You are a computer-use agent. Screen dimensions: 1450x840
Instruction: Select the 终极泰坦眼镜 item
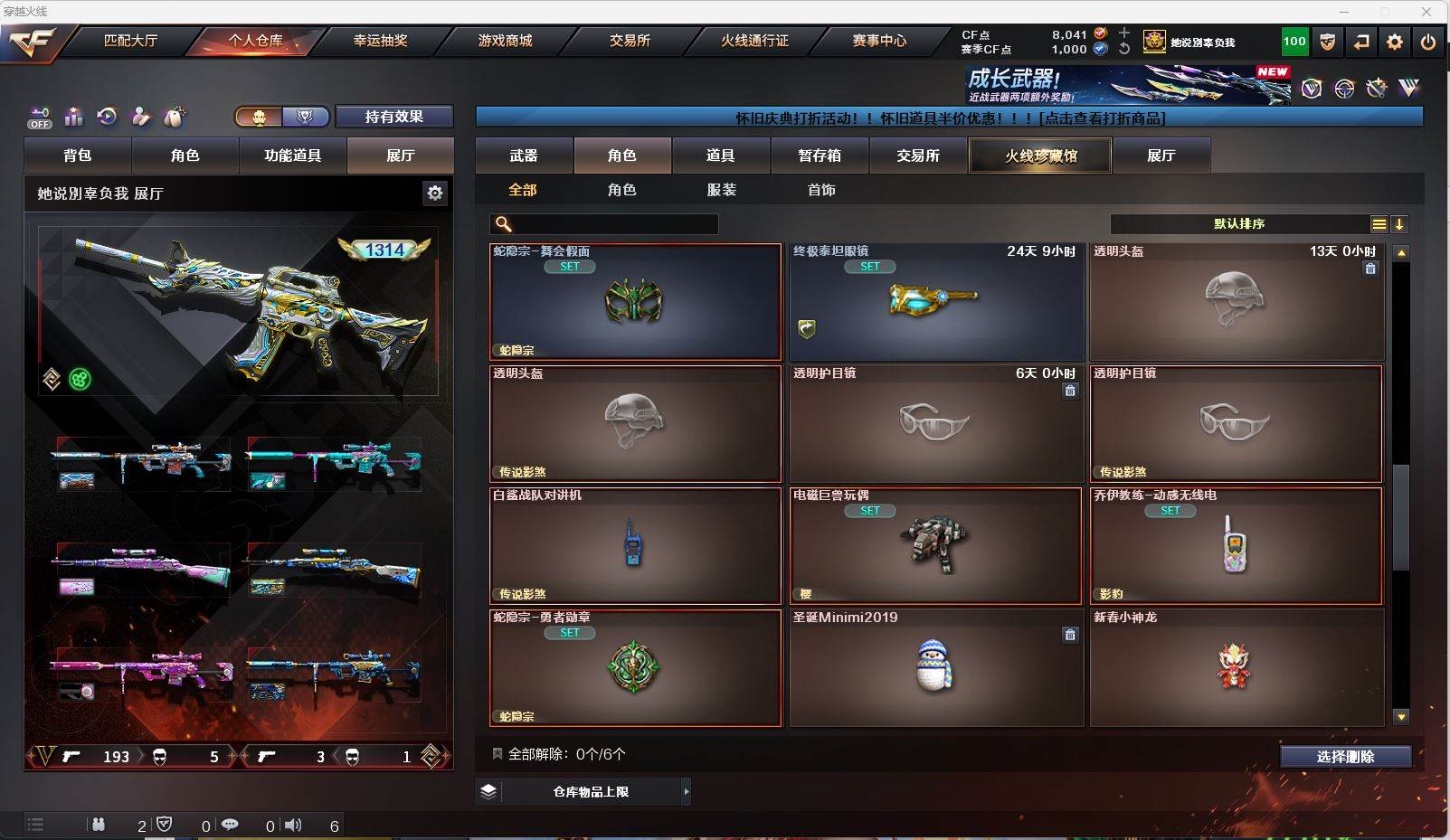(x=936, y=302)
